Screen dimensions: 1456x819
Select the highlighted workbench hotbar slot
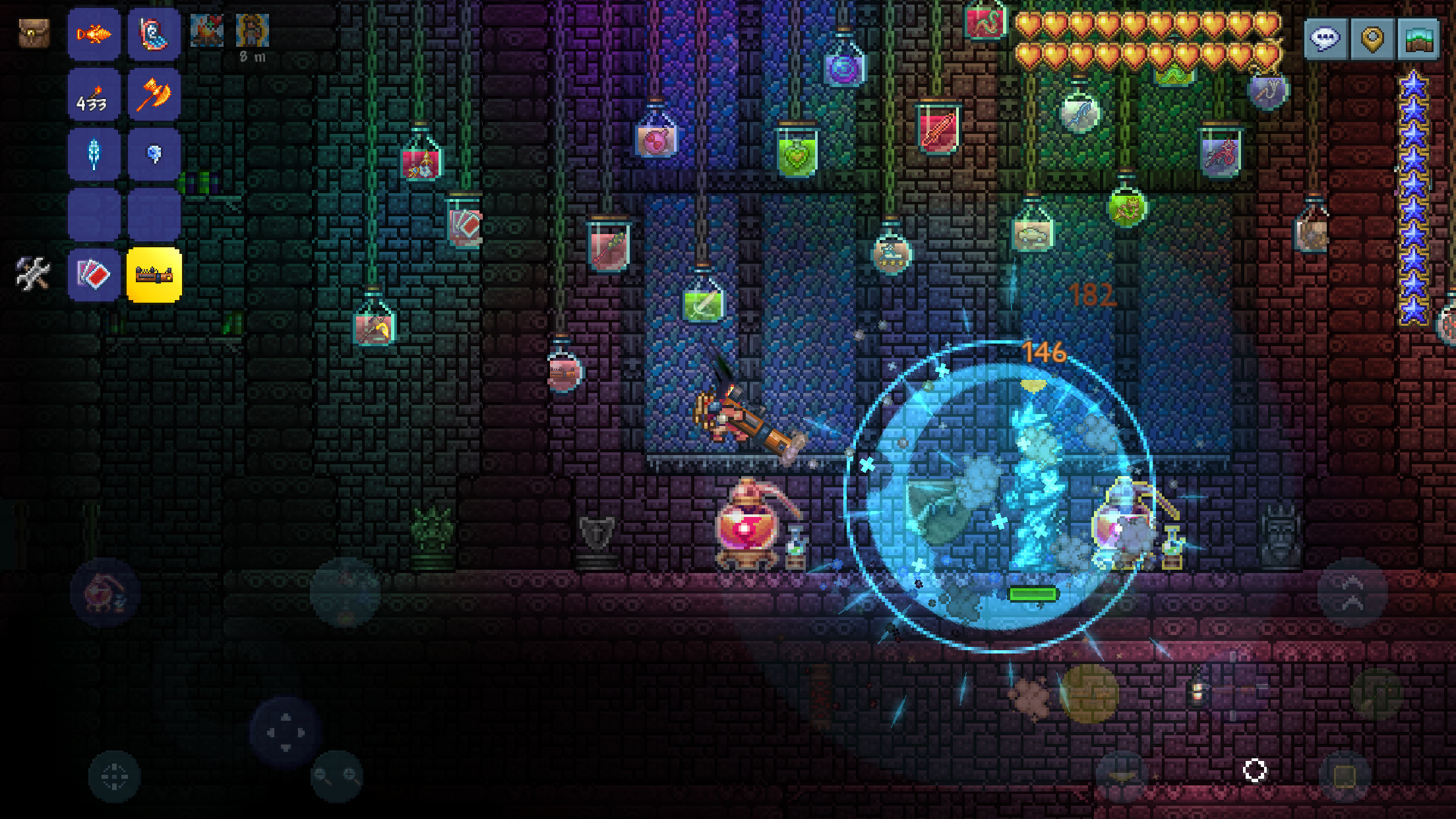tap(154, 274)
